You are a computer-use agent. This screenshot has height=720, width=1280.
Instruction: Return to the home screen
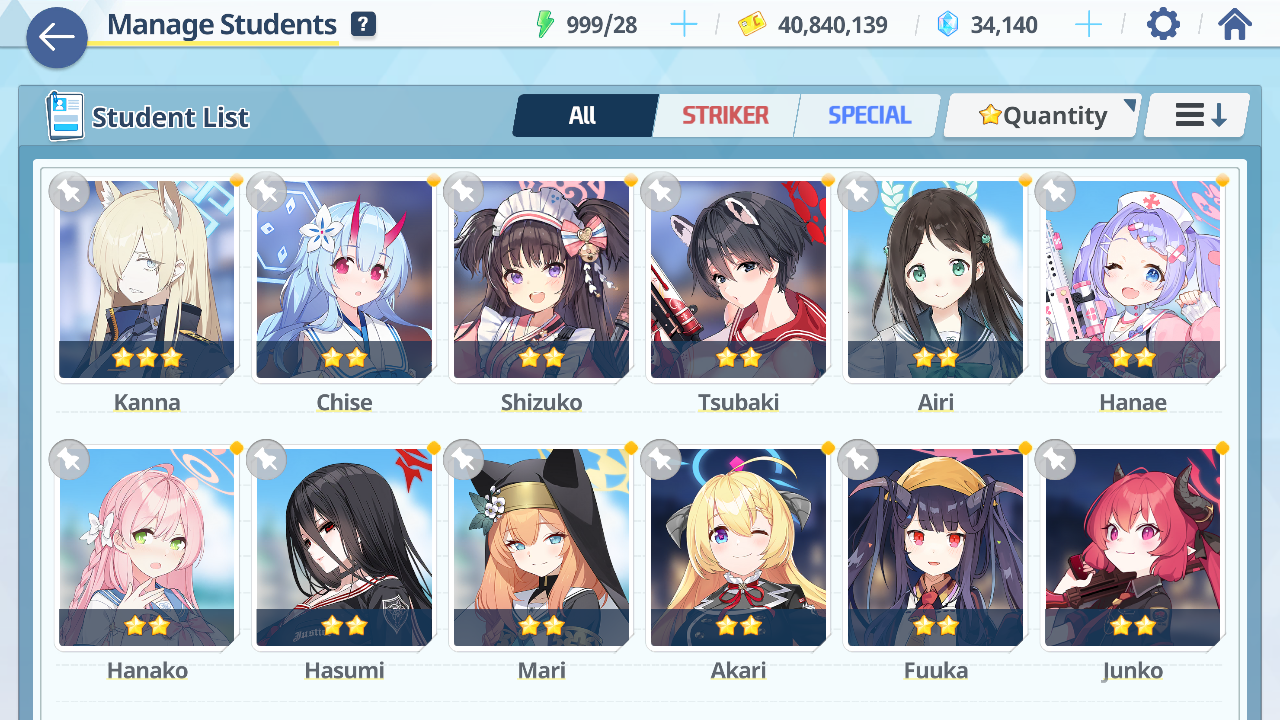coord(1235,24)
